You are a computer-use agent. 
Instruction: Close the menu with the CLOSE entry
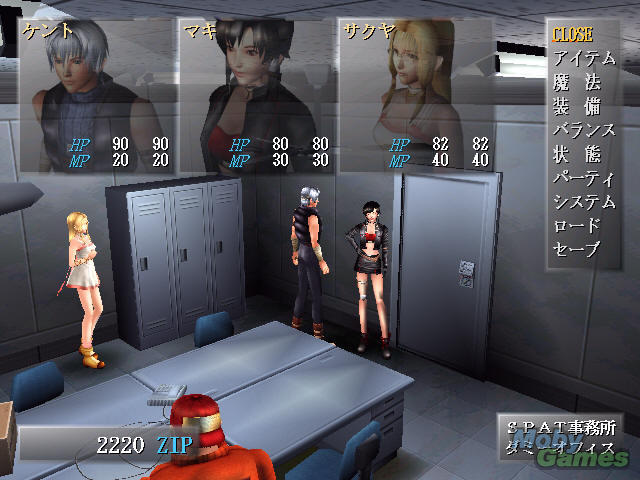point(572,35)
